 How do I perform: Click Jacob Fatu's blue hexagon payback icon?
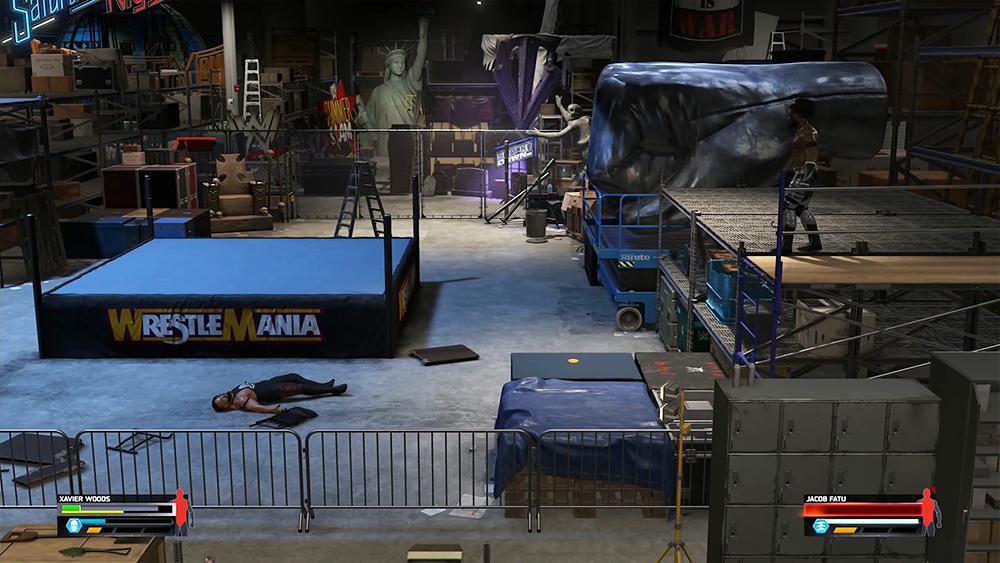821,525
